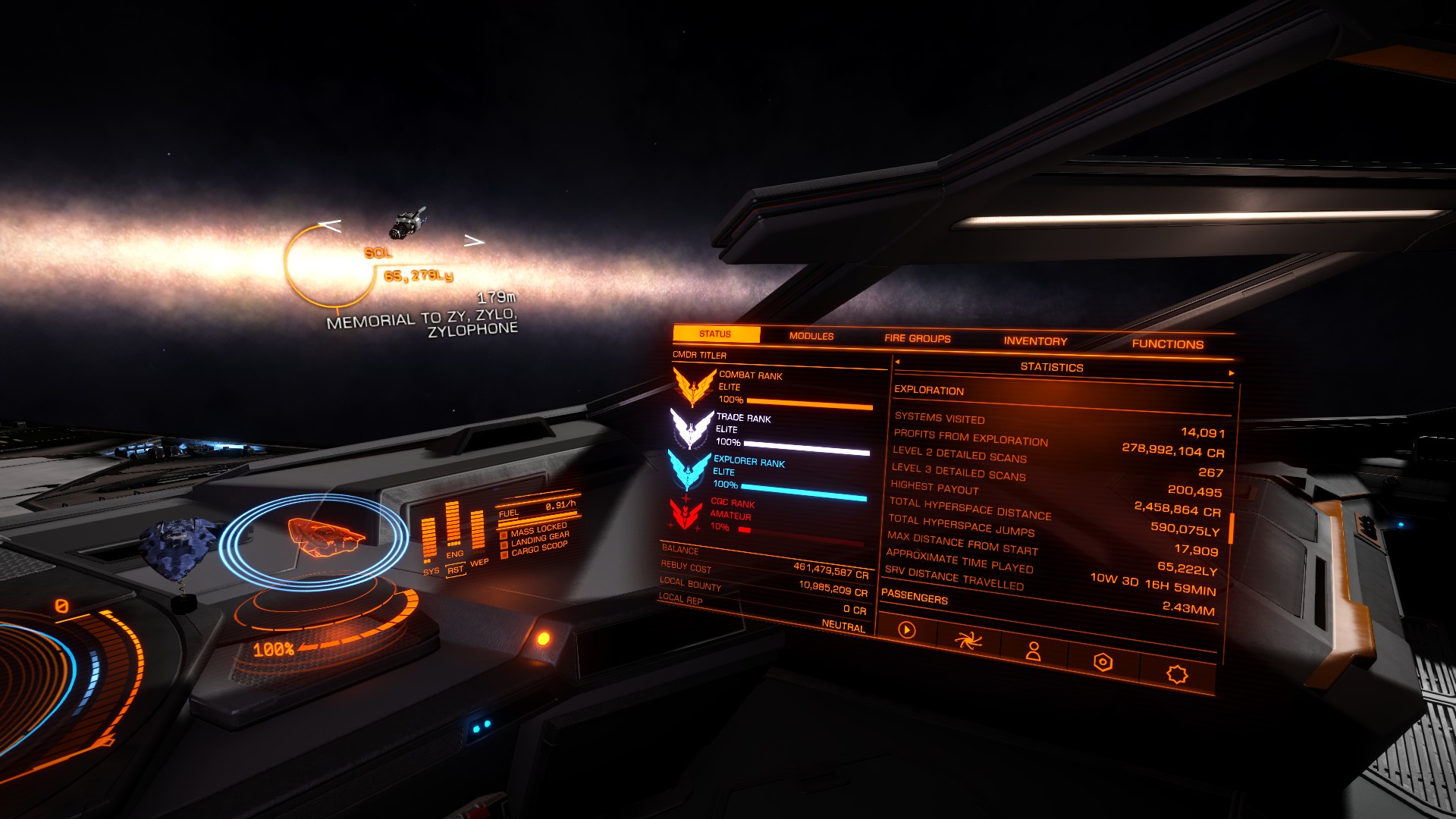Image resolution: width=1456 pixels, height=819 pixels.
Task: Select the Status tab
Action: click(715, 334)
